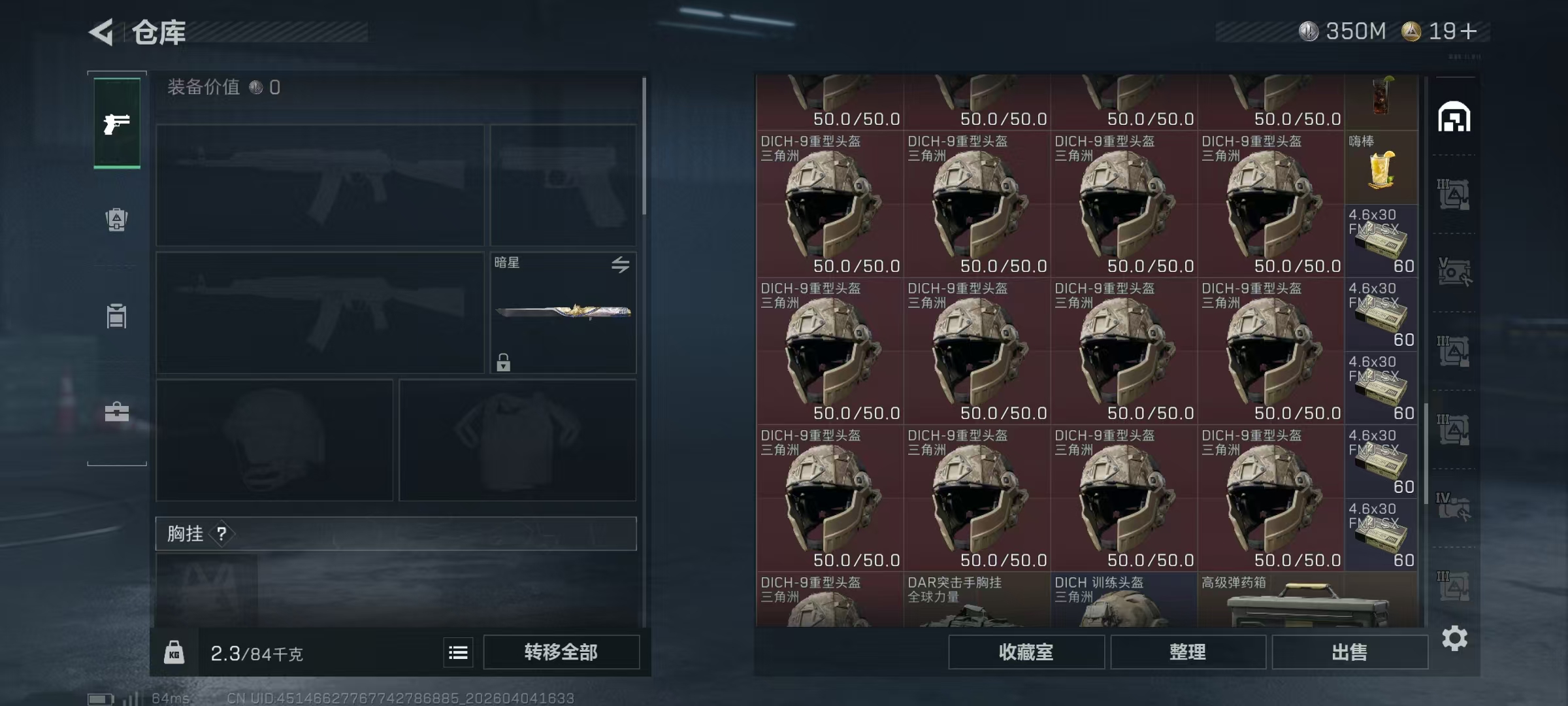
Task: Choose the DICH 训练头盔 helmet
Action: 1124,601
